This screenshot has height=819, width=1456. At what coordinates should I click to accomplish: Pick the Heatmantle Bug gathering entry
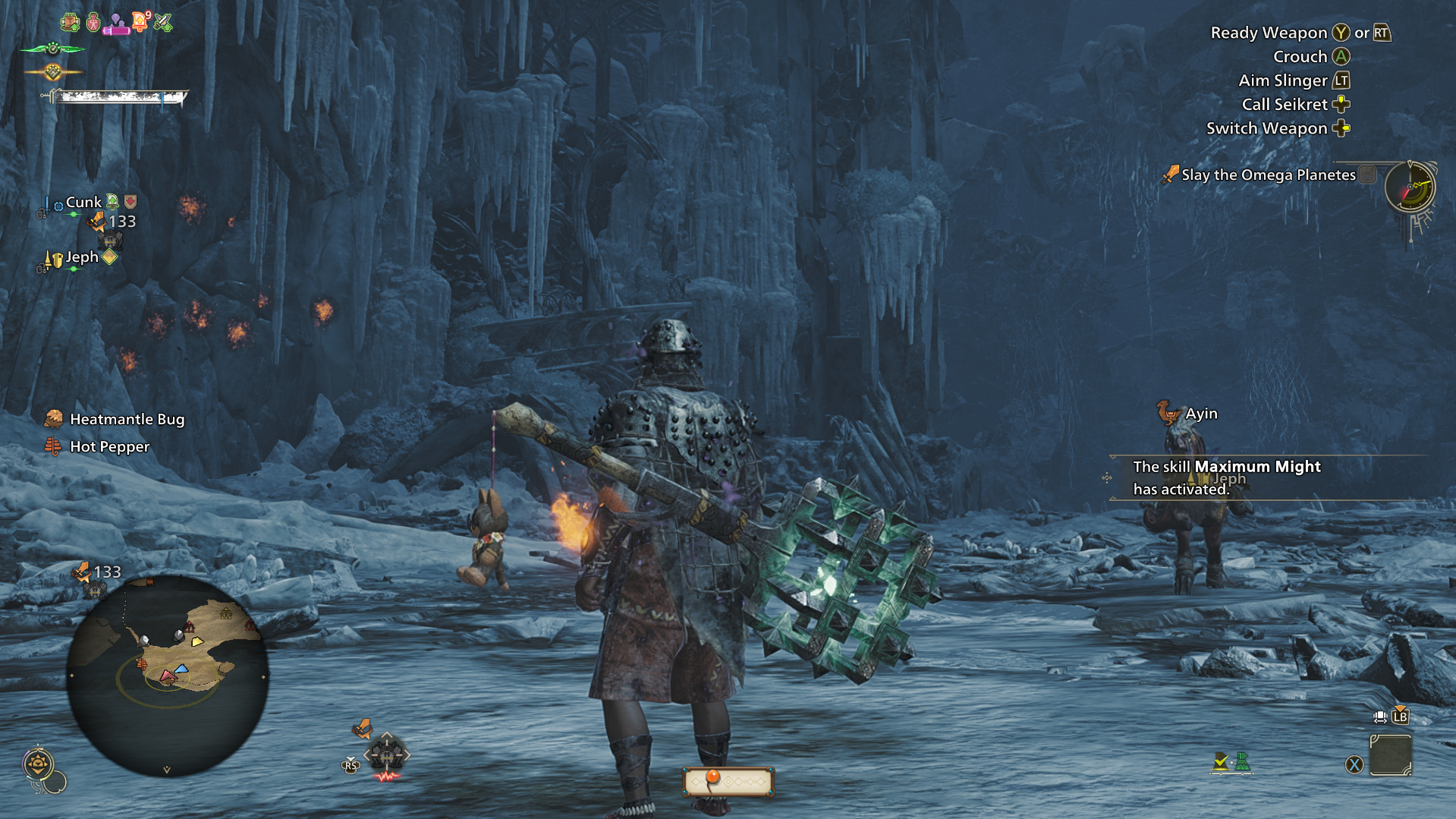coord(127,419)
